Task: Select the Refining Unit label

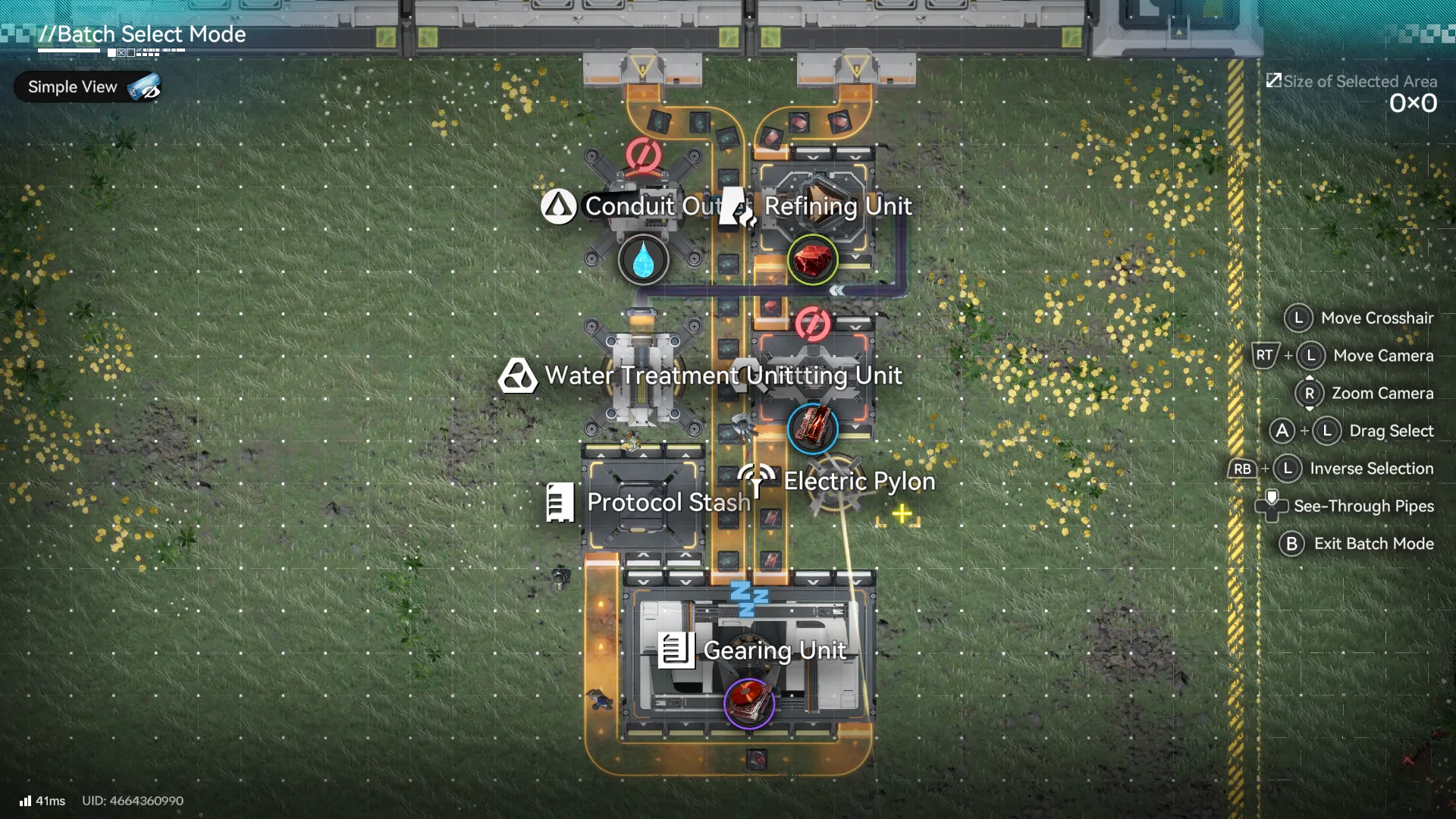Action: tap(837, 206)
